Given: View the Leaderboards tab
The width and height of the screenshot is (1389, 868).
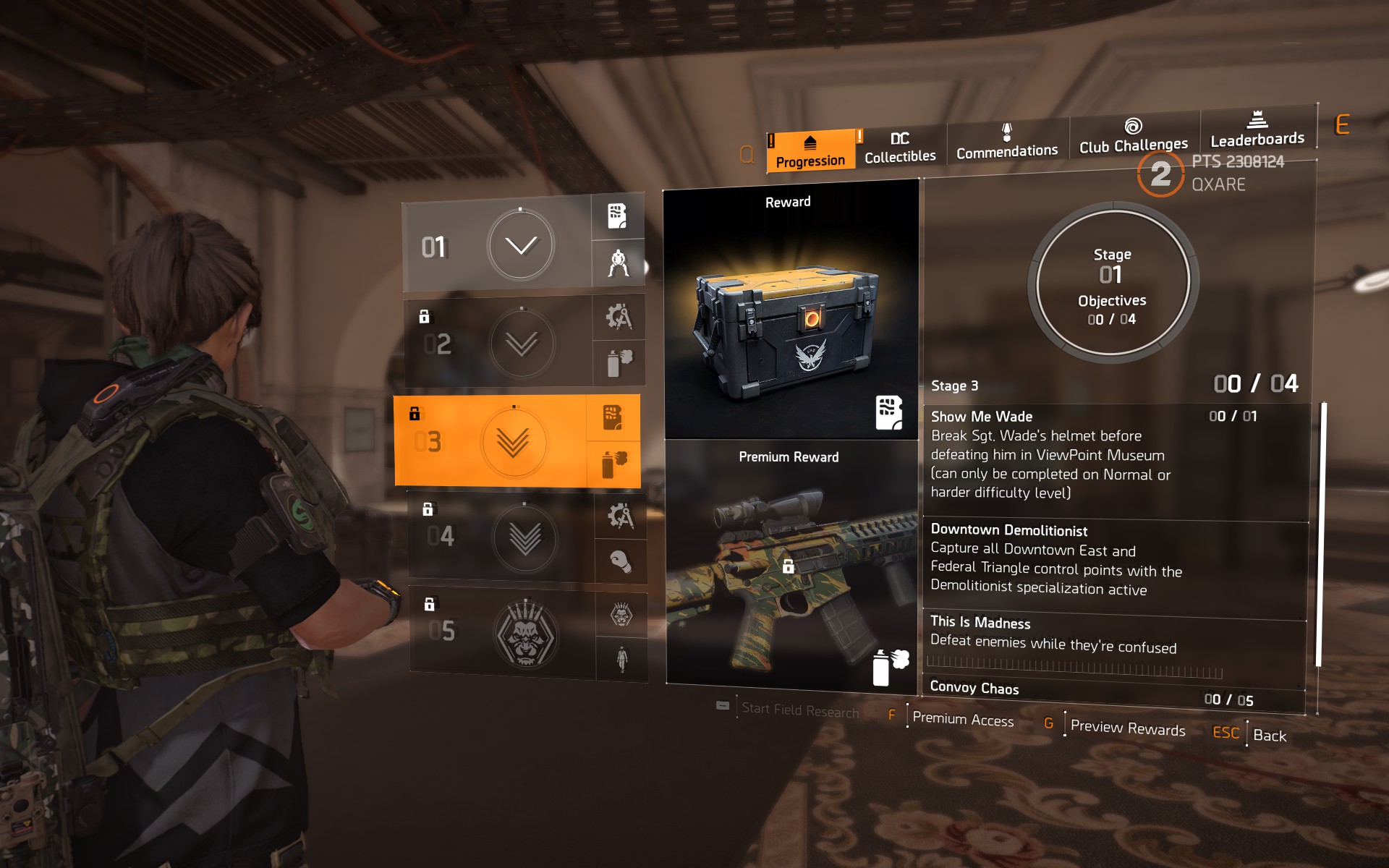Looking at the screenshot, I should 1257,130.
